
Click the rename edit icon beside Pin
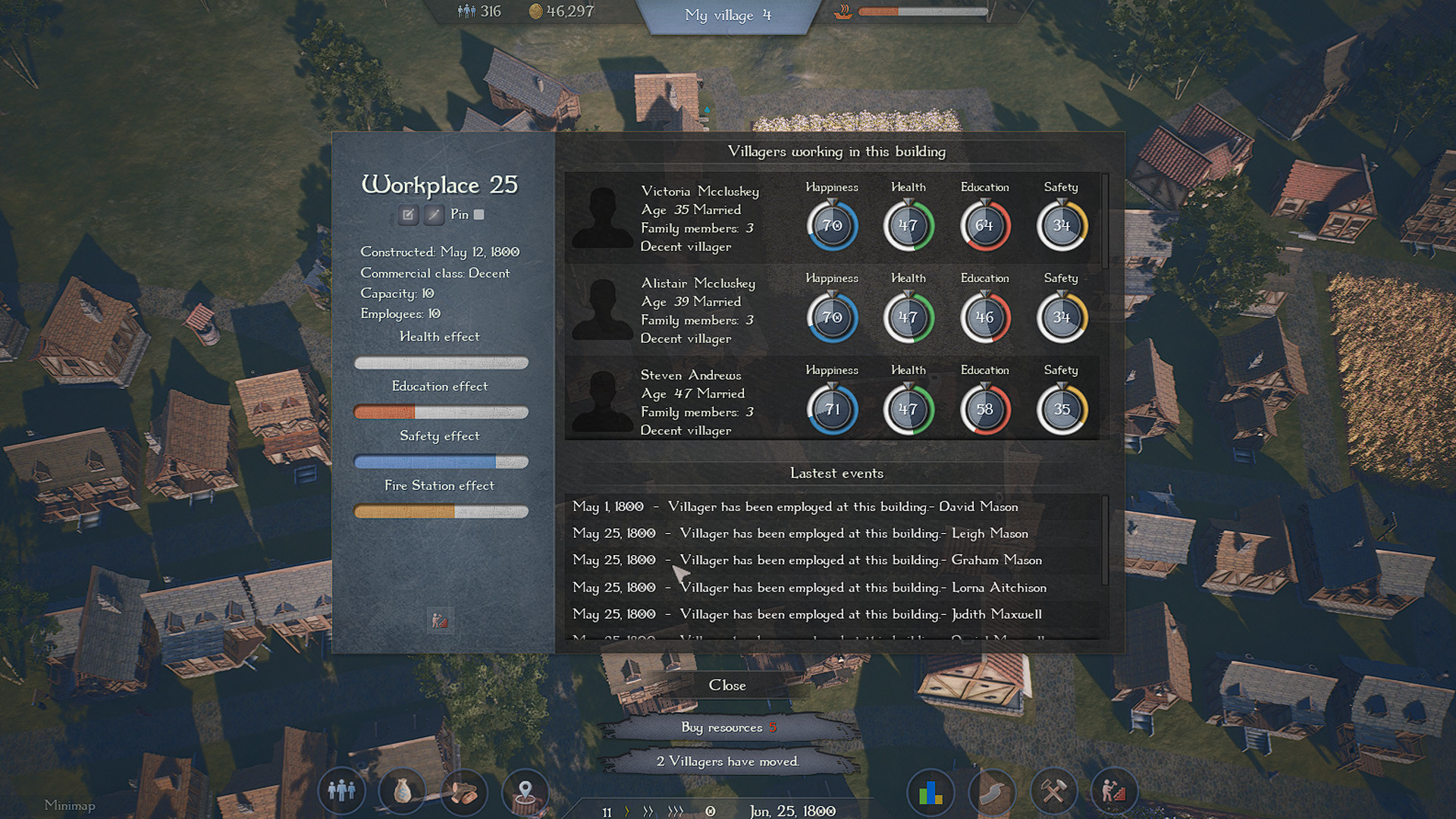[x=408, y=215]
